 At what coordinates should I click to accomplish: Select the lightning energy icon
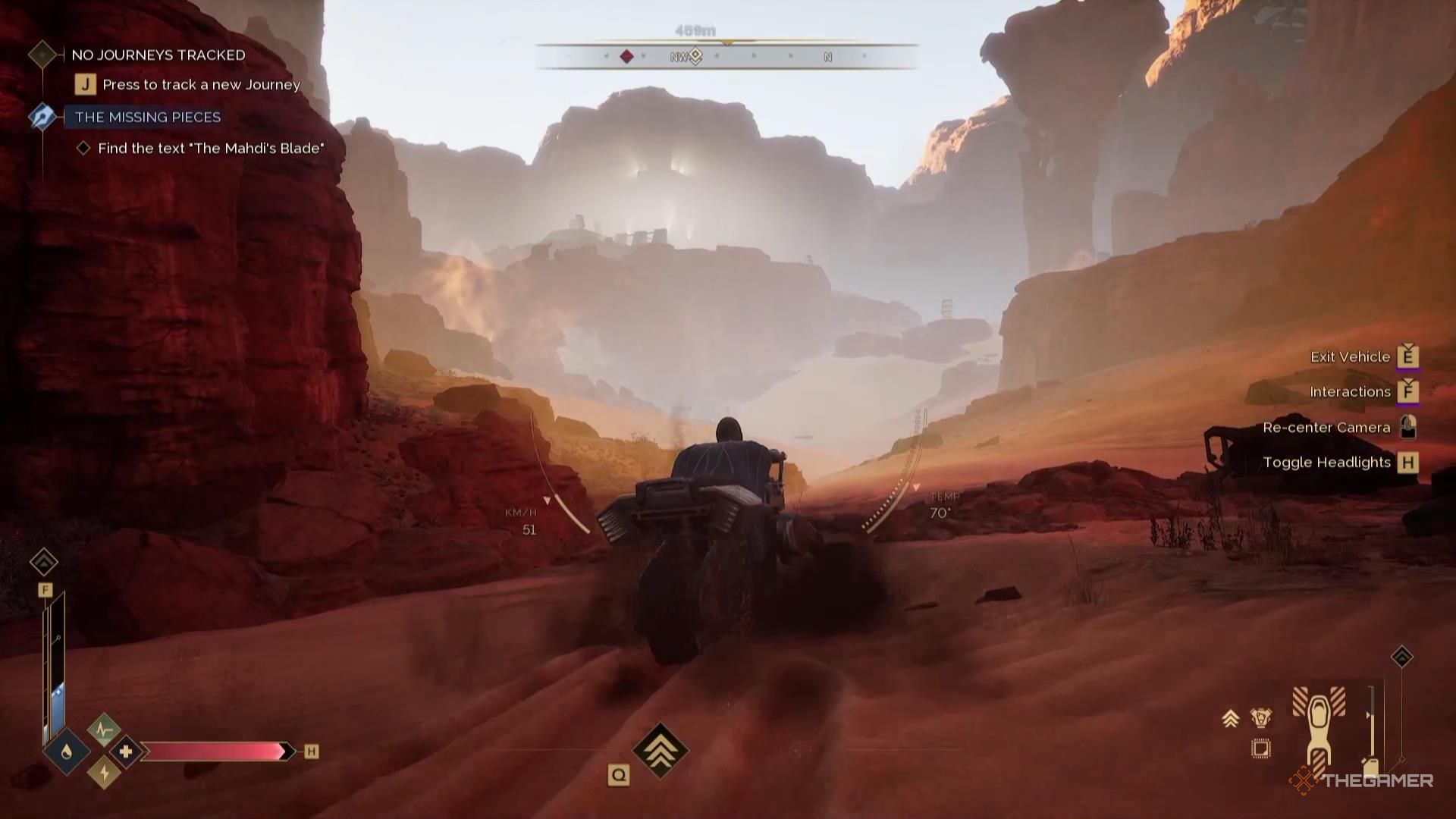click(105, 773)
